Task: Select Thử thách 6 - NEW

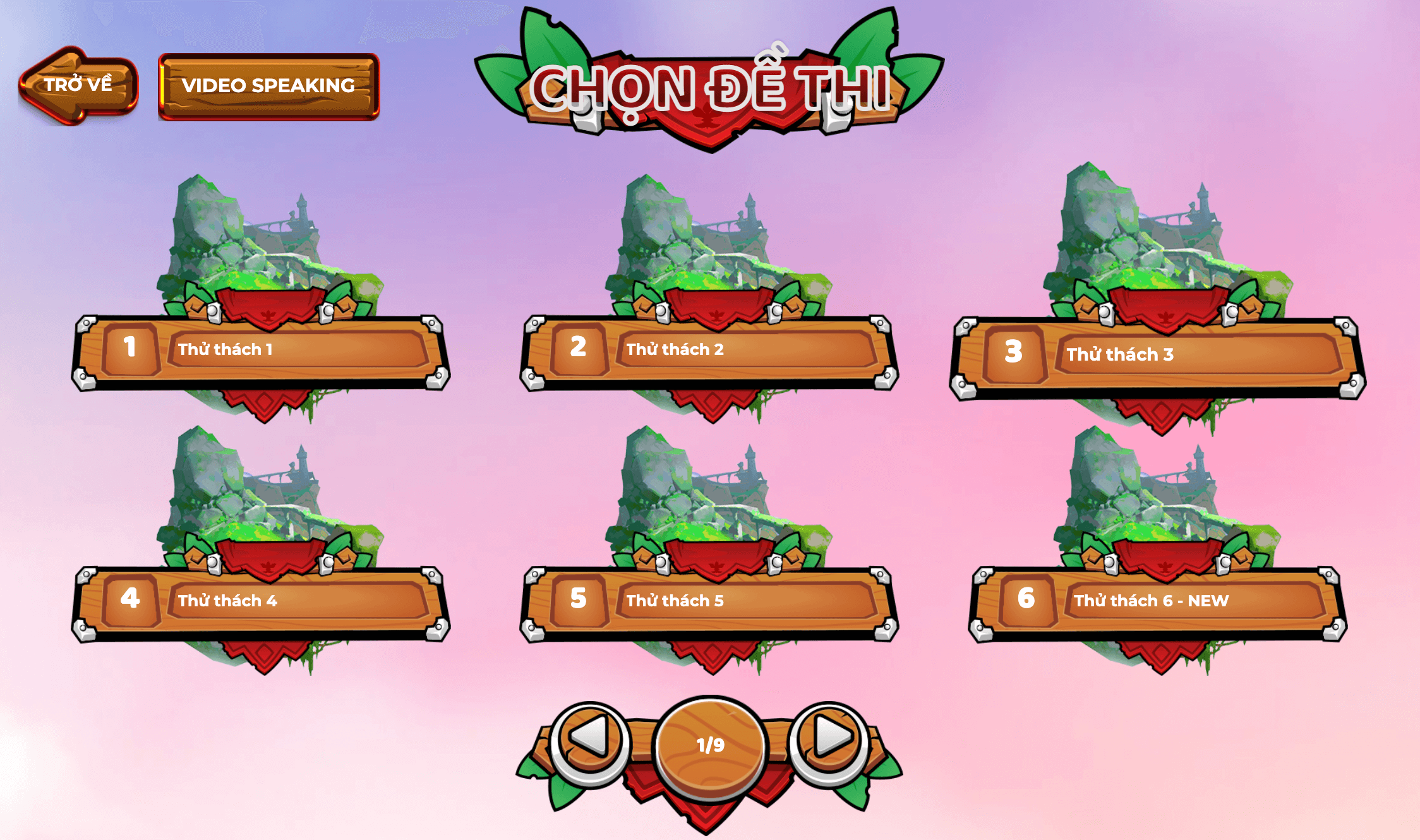Action: (1158, 601)
